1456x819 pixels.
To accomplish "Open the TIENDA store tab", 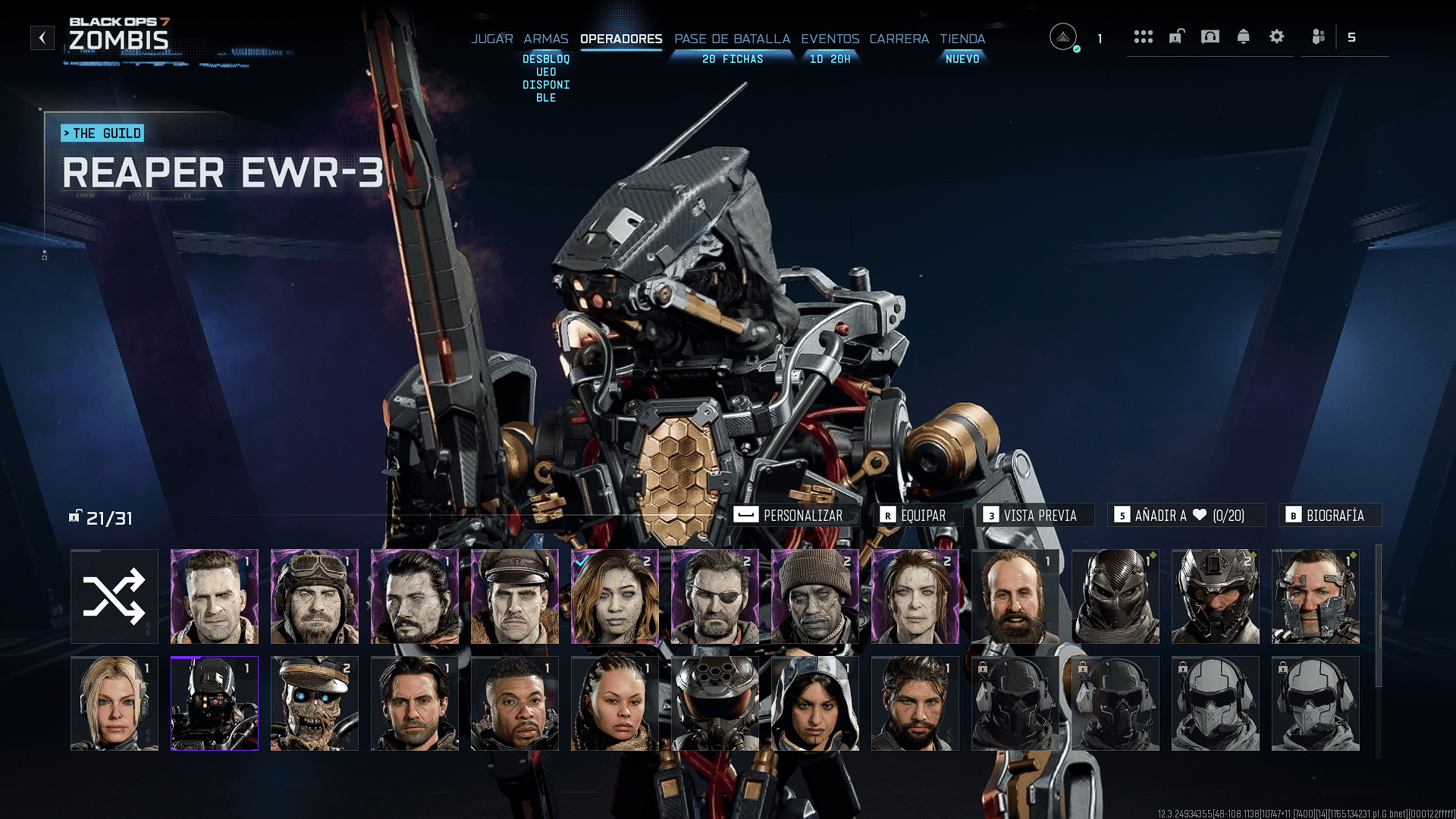I will click(962, 39).
